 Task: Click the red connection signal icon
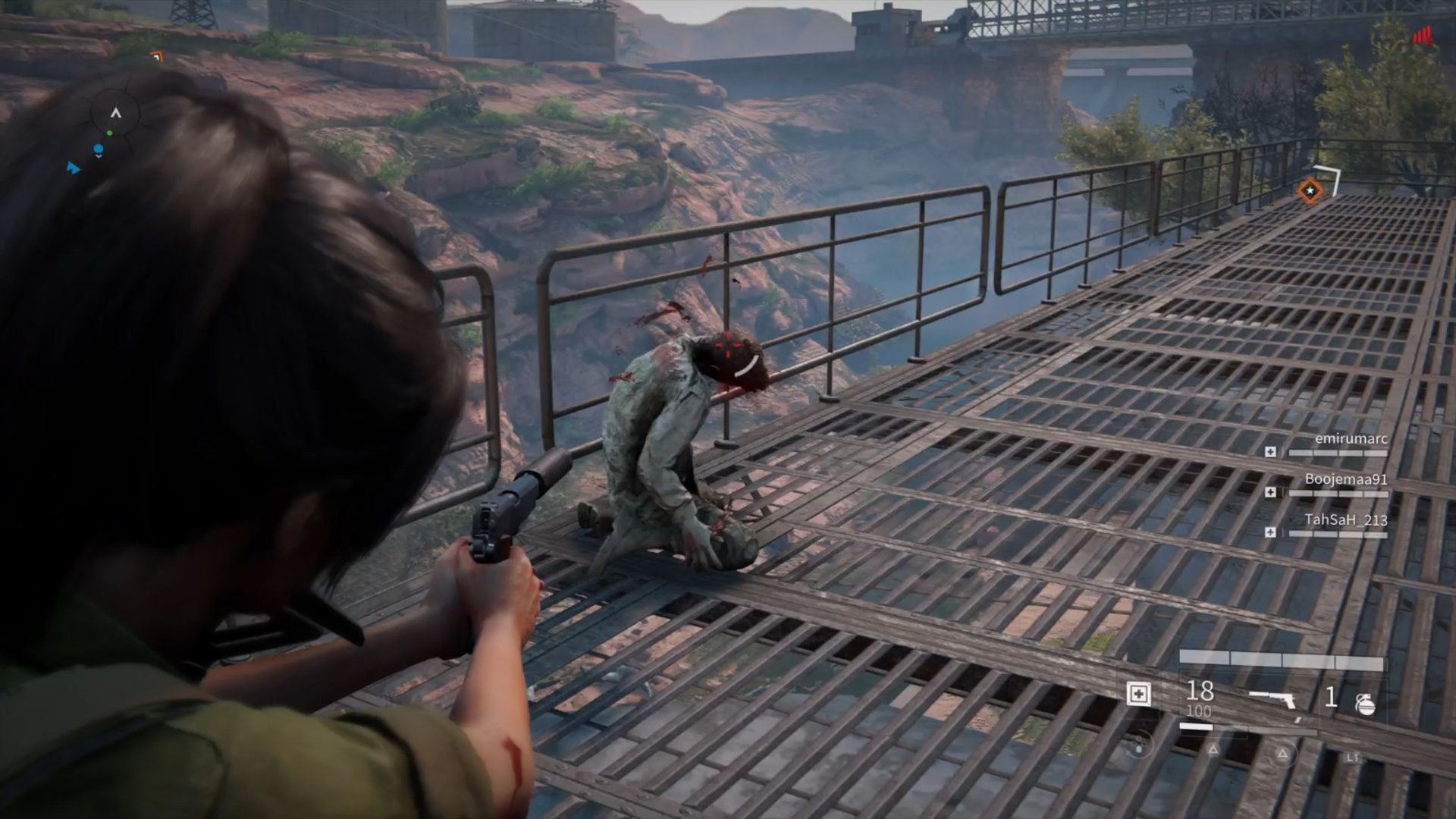[1423, 36]
